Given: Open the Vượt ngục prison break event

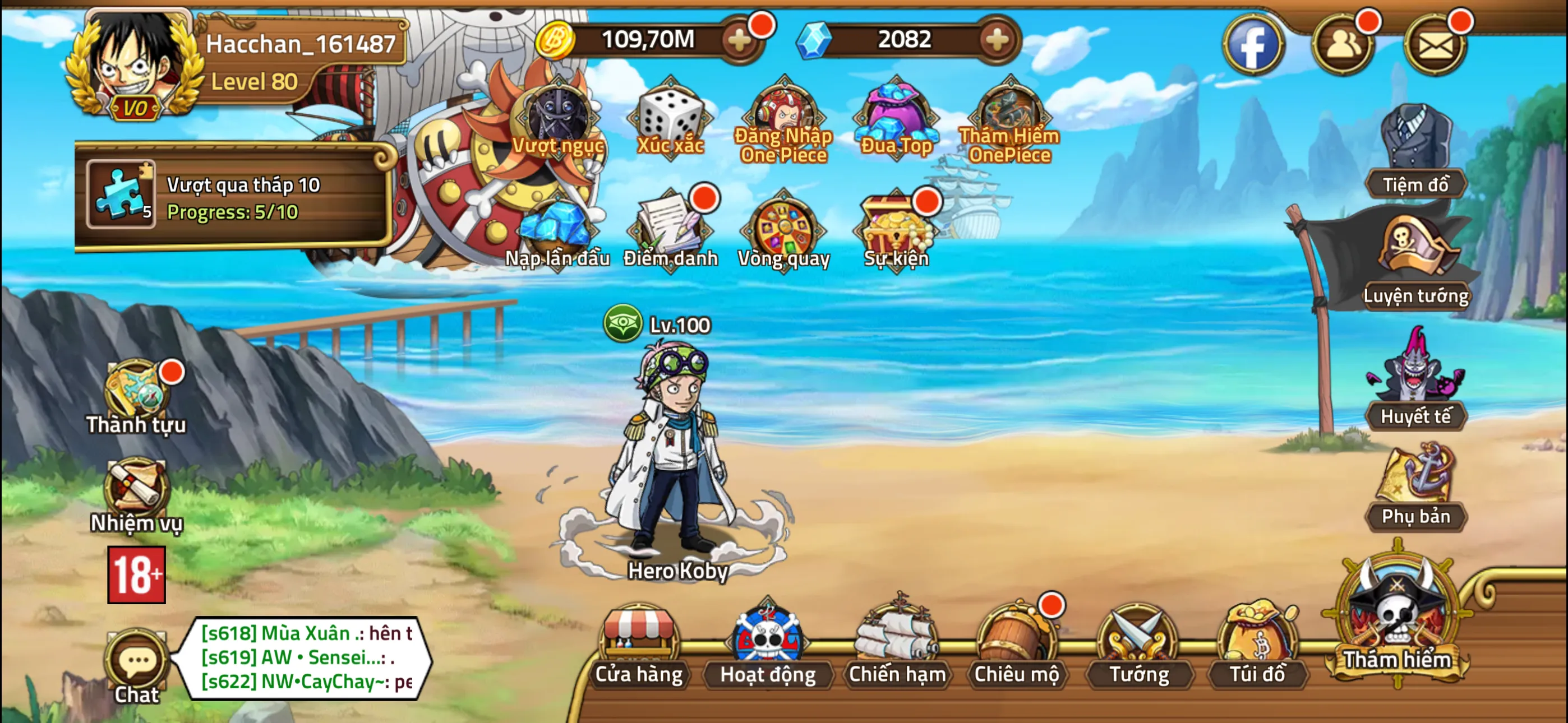Looking at the screenshot, I should pyautogui.click(x=557, y=119).
